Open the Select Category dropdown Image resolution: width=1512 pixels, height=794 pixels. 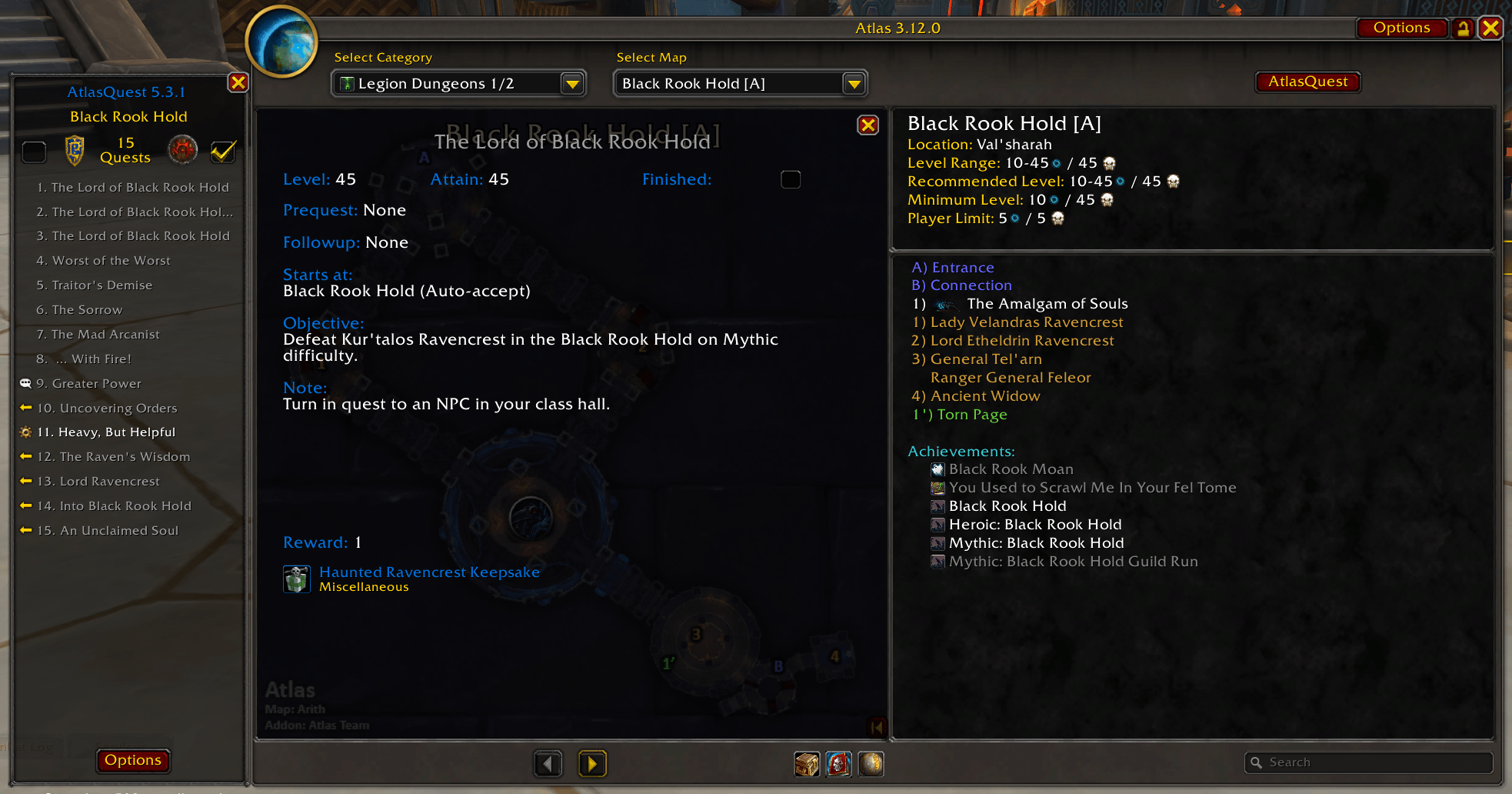[x=572, y=84]
